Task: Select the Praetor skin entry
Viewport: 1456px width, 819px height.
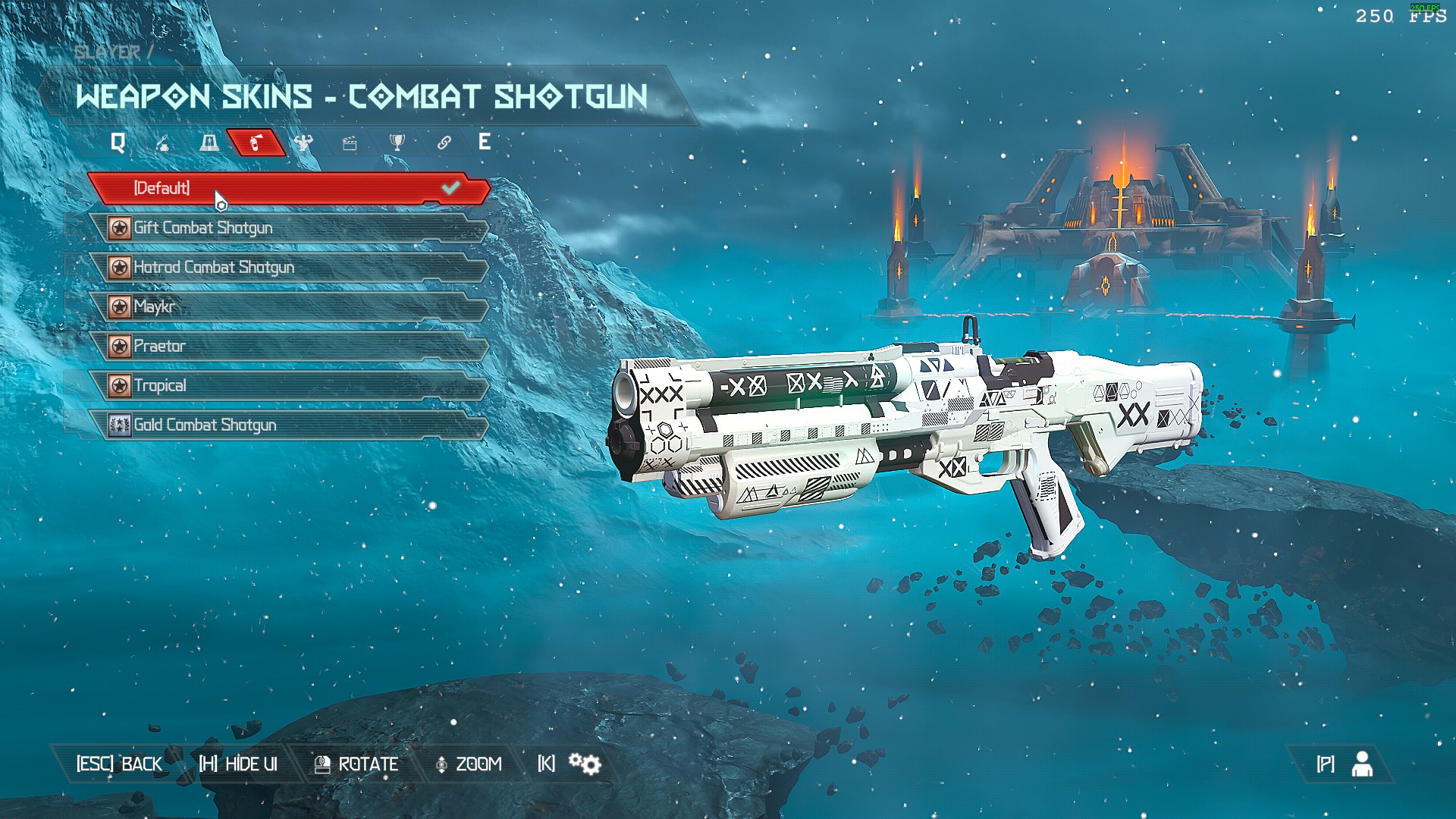Action: pyautogui.click(x=288, y=346)
